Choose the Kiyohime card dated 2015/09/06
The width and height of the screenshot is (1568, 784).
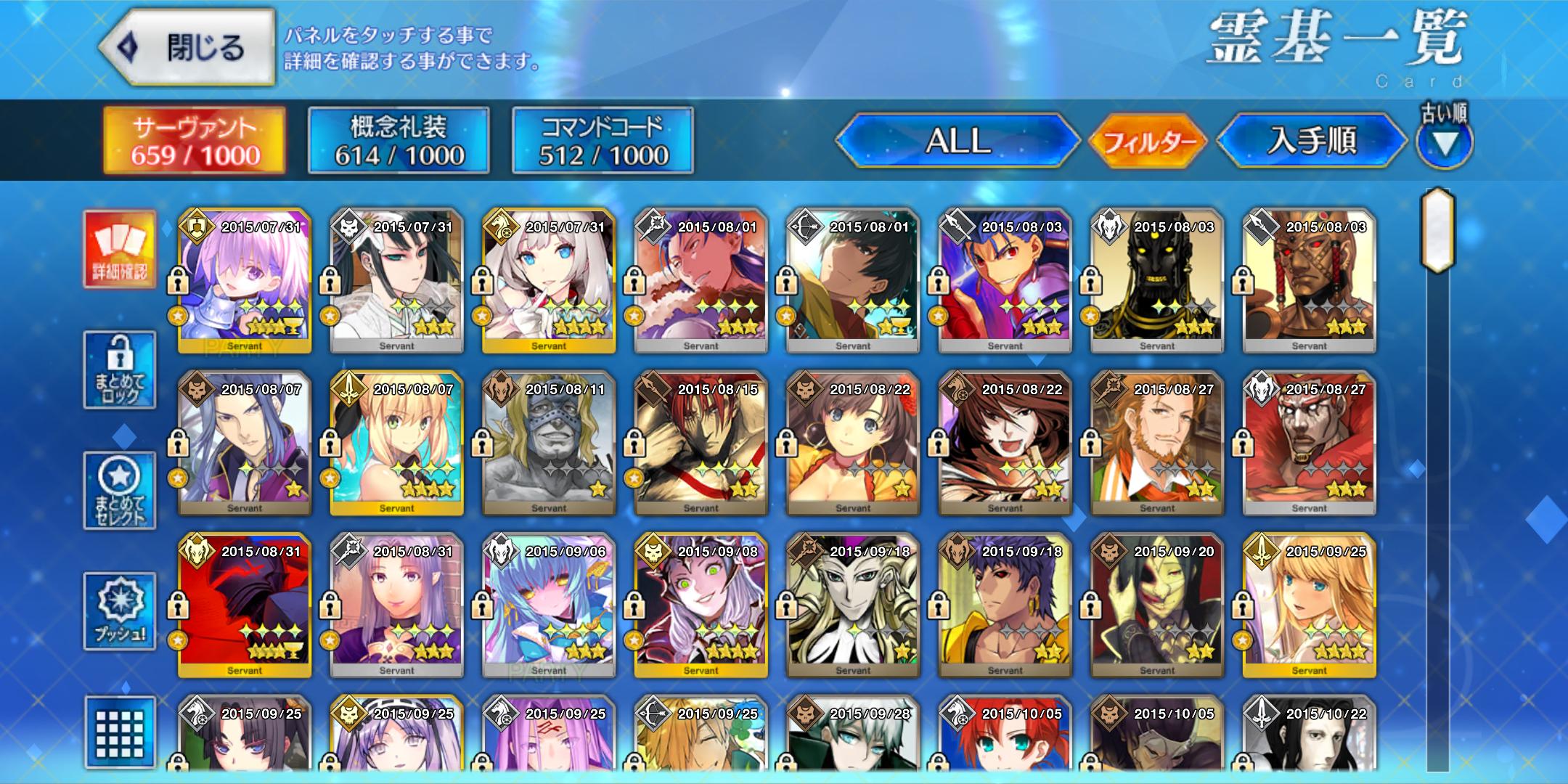pos(549,606)
